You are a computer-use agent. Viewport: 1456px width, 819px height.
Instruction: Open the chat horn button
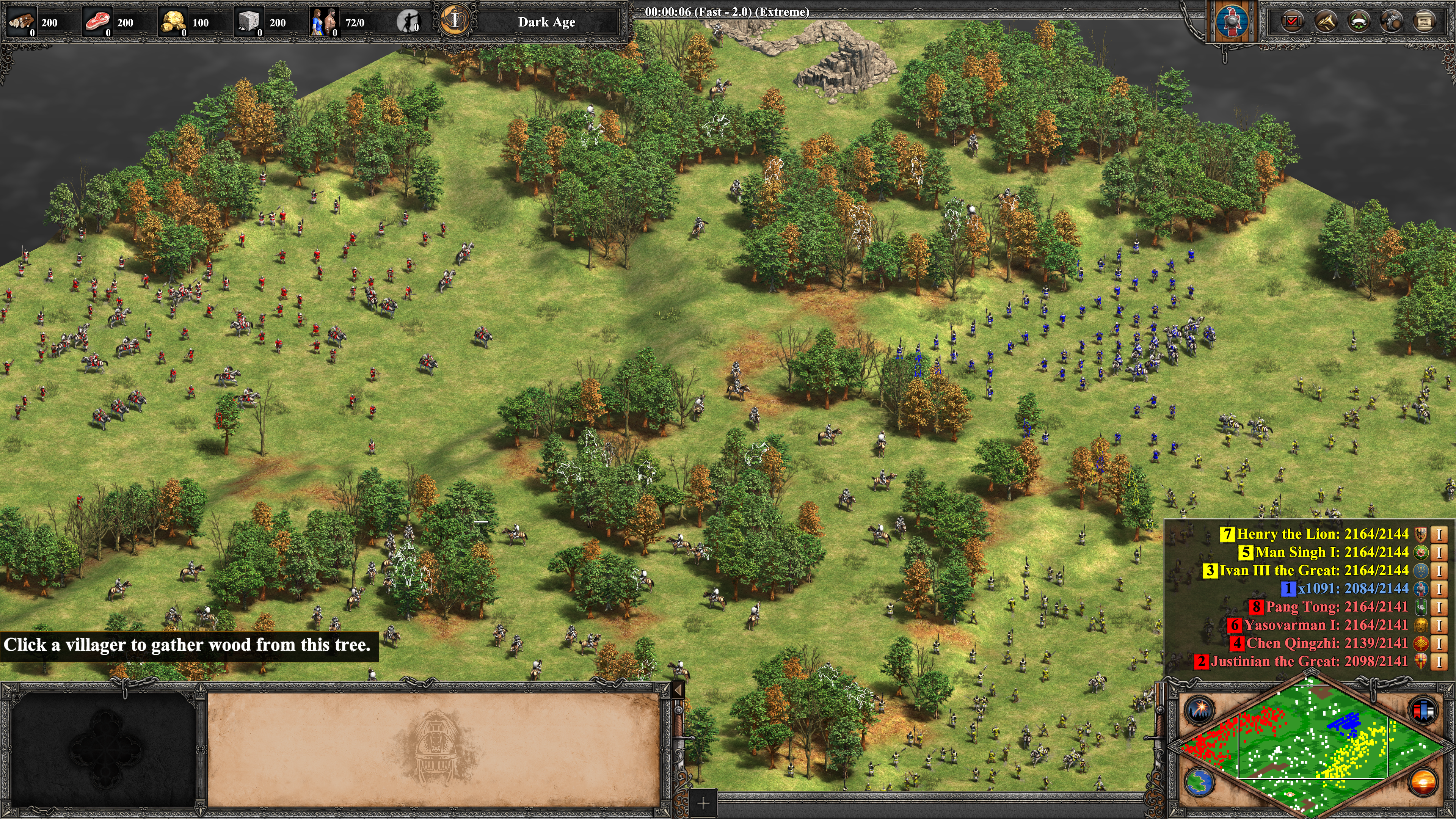[1326, 22]
